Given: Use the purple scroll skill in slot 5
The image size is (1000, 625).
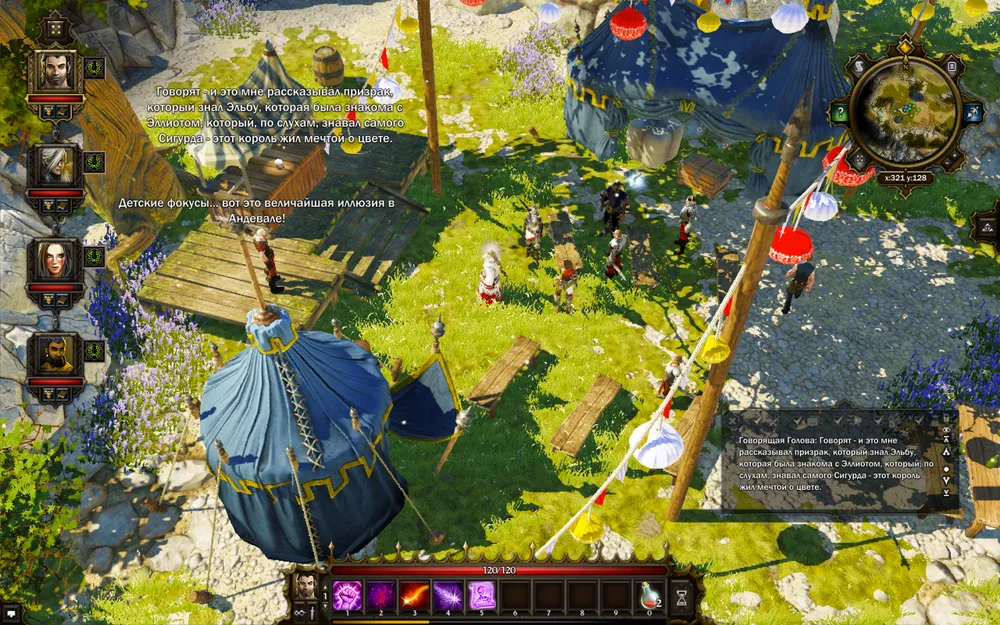Looking at the screenshot, I should [x=482, y=595].
